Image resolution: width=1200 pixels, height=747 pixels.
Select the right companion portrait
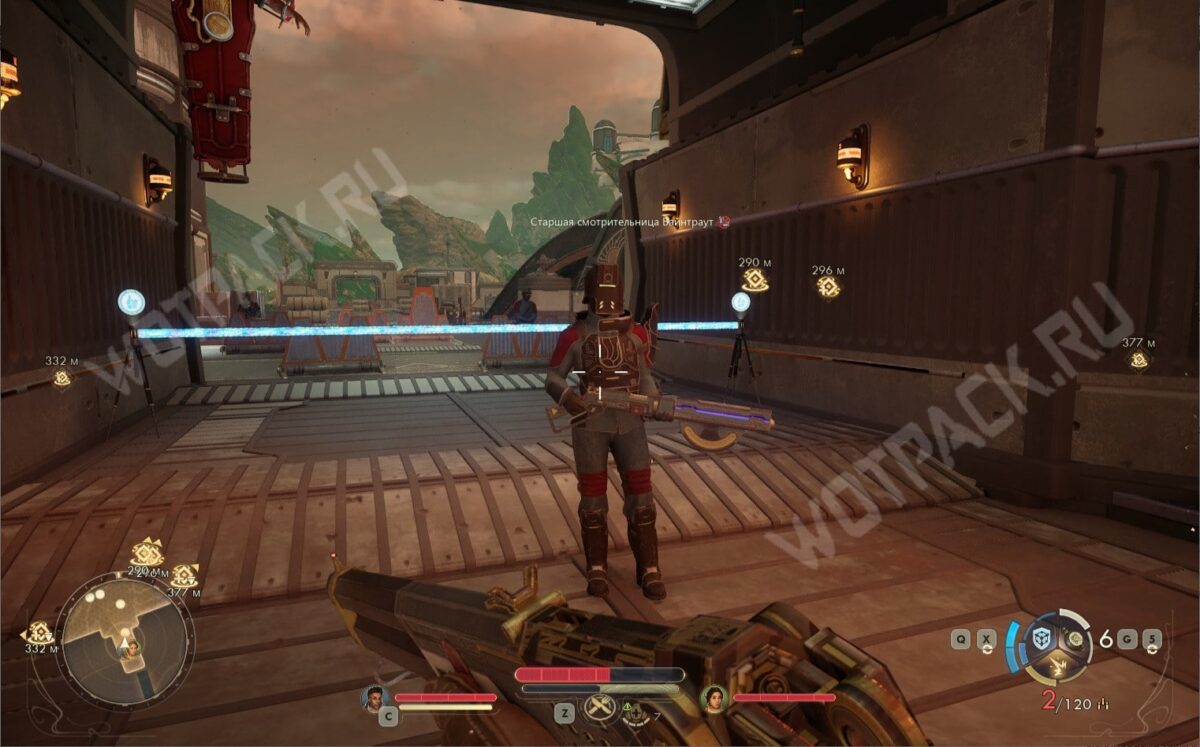tap(714, 697)
